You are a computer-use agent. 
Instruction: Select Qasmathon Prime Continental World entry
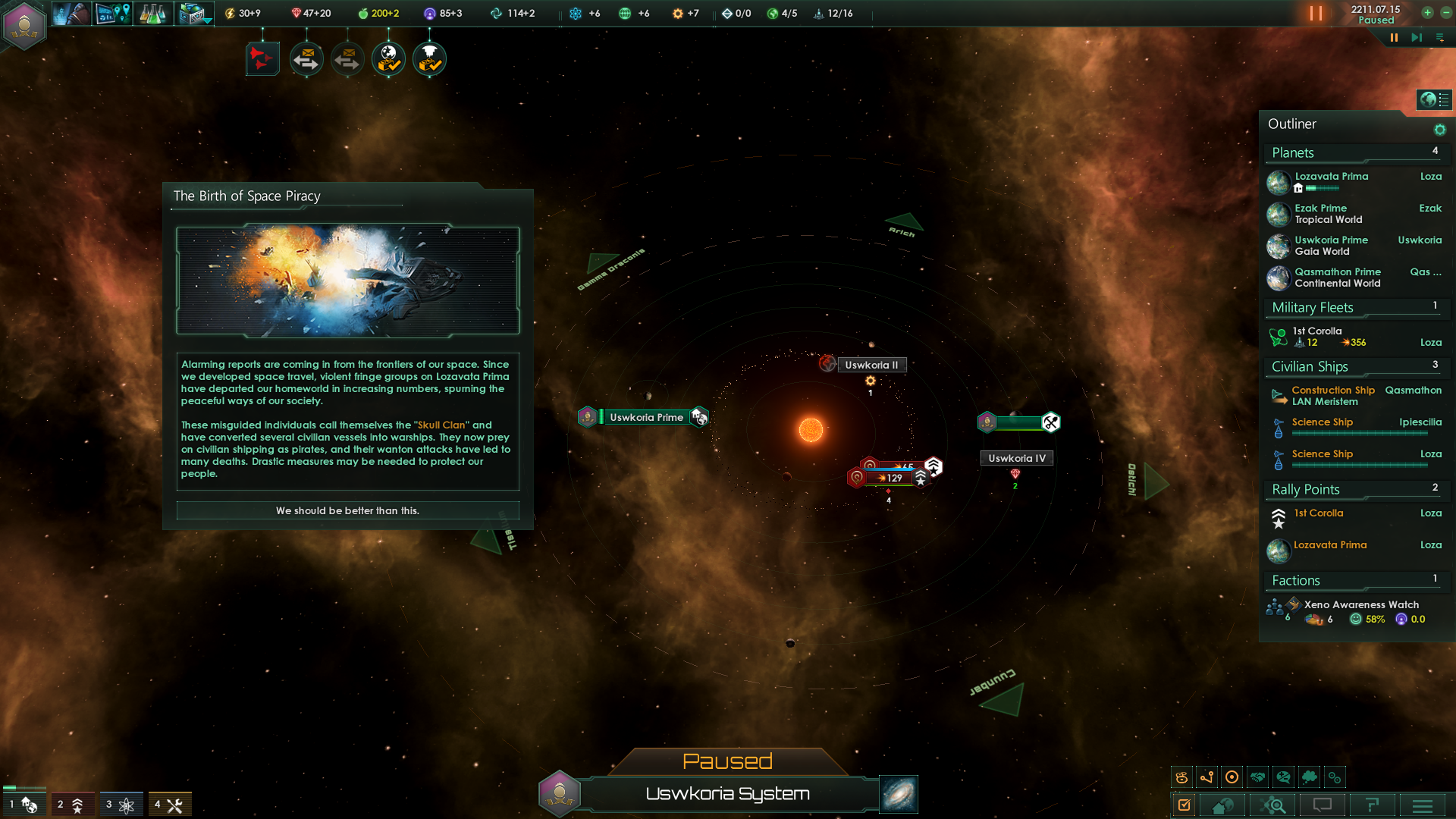coord(1337,278)
